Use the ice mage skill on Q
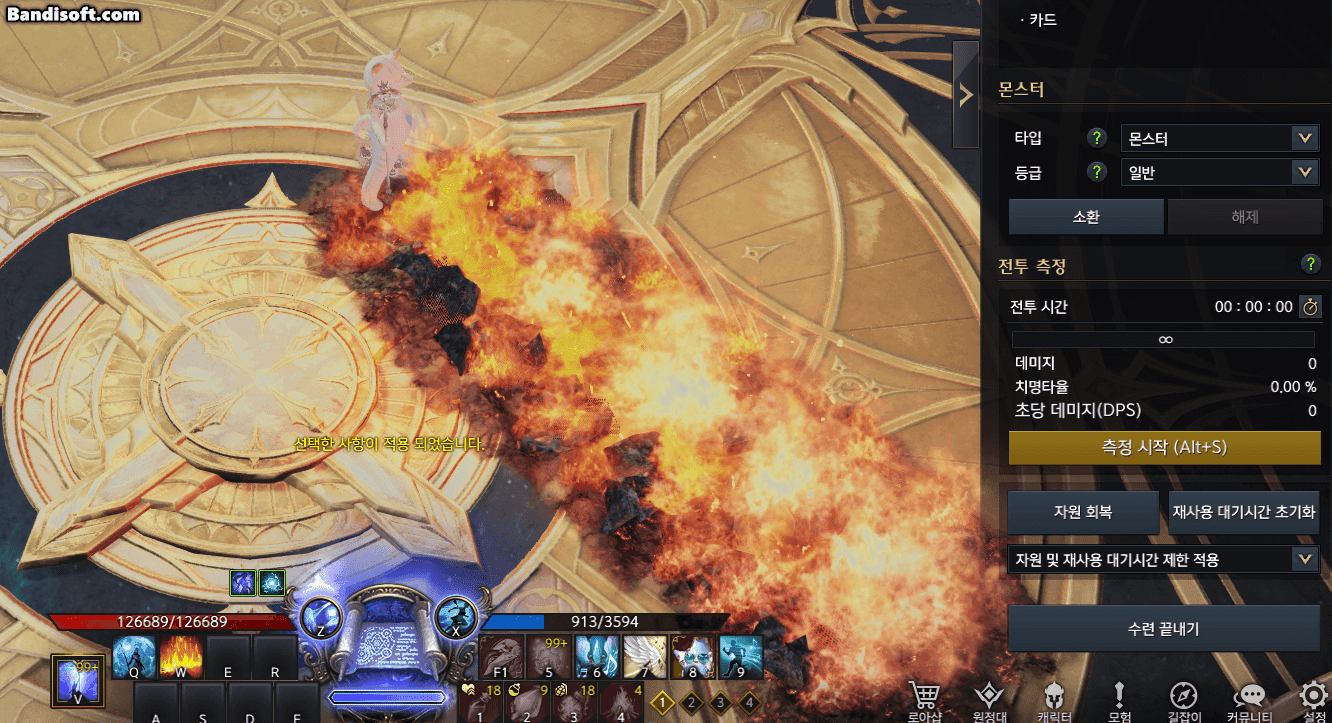 (133, 656)
